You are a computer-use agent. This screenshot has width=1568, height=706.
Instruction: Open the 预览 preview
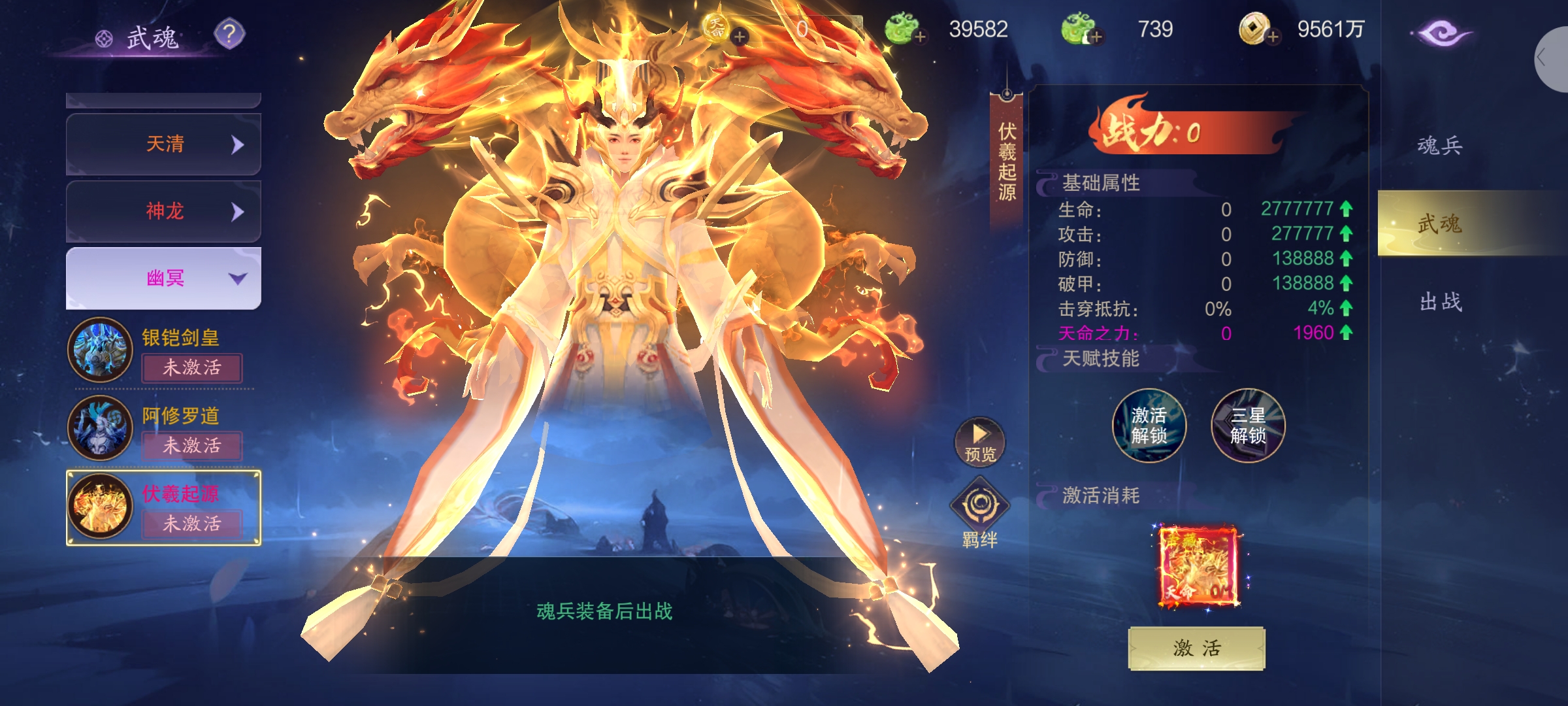pos(979,441)
